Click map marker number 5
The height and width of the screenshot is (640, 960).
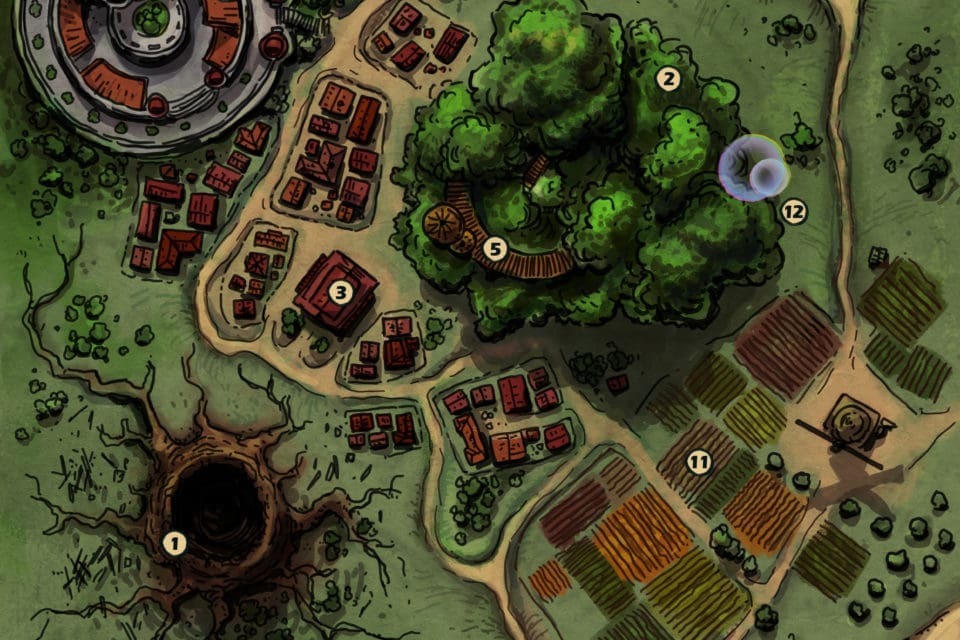click(x=493, y=246)
